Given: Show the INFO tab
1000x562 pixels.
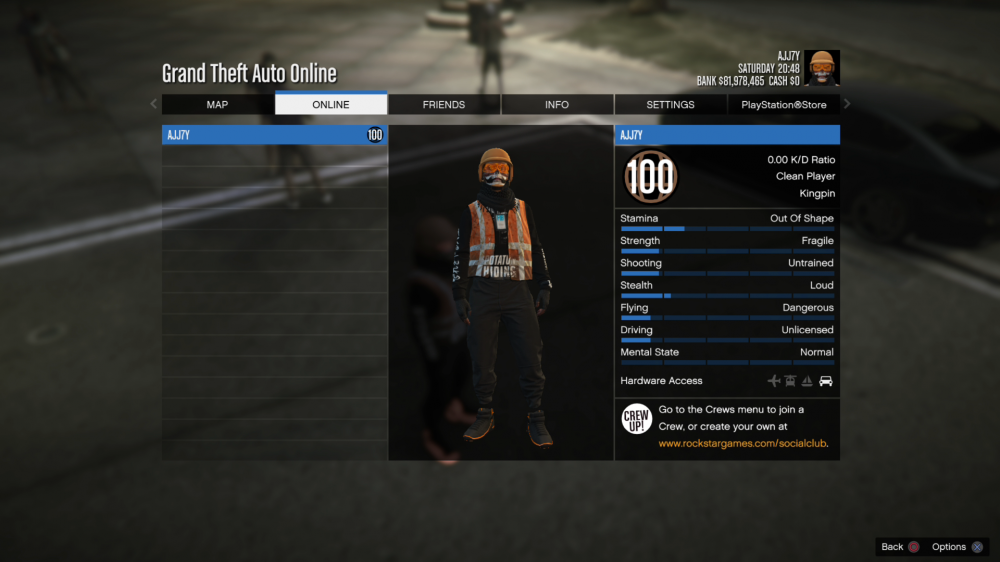Looking at the screenshot, I should 557,105.
